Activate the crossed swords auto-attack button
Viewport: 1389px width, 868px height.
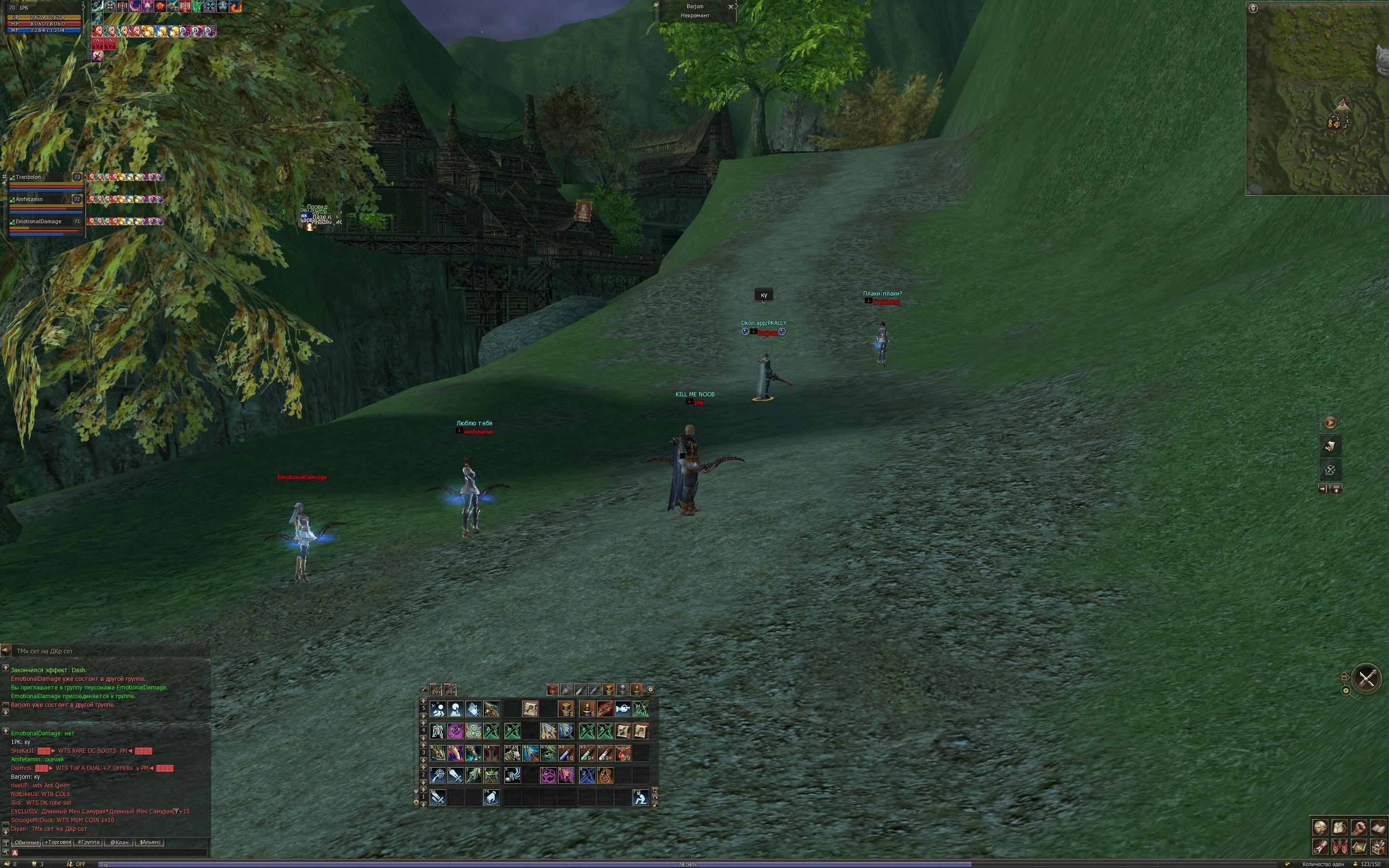click(x=1366, y=678)
